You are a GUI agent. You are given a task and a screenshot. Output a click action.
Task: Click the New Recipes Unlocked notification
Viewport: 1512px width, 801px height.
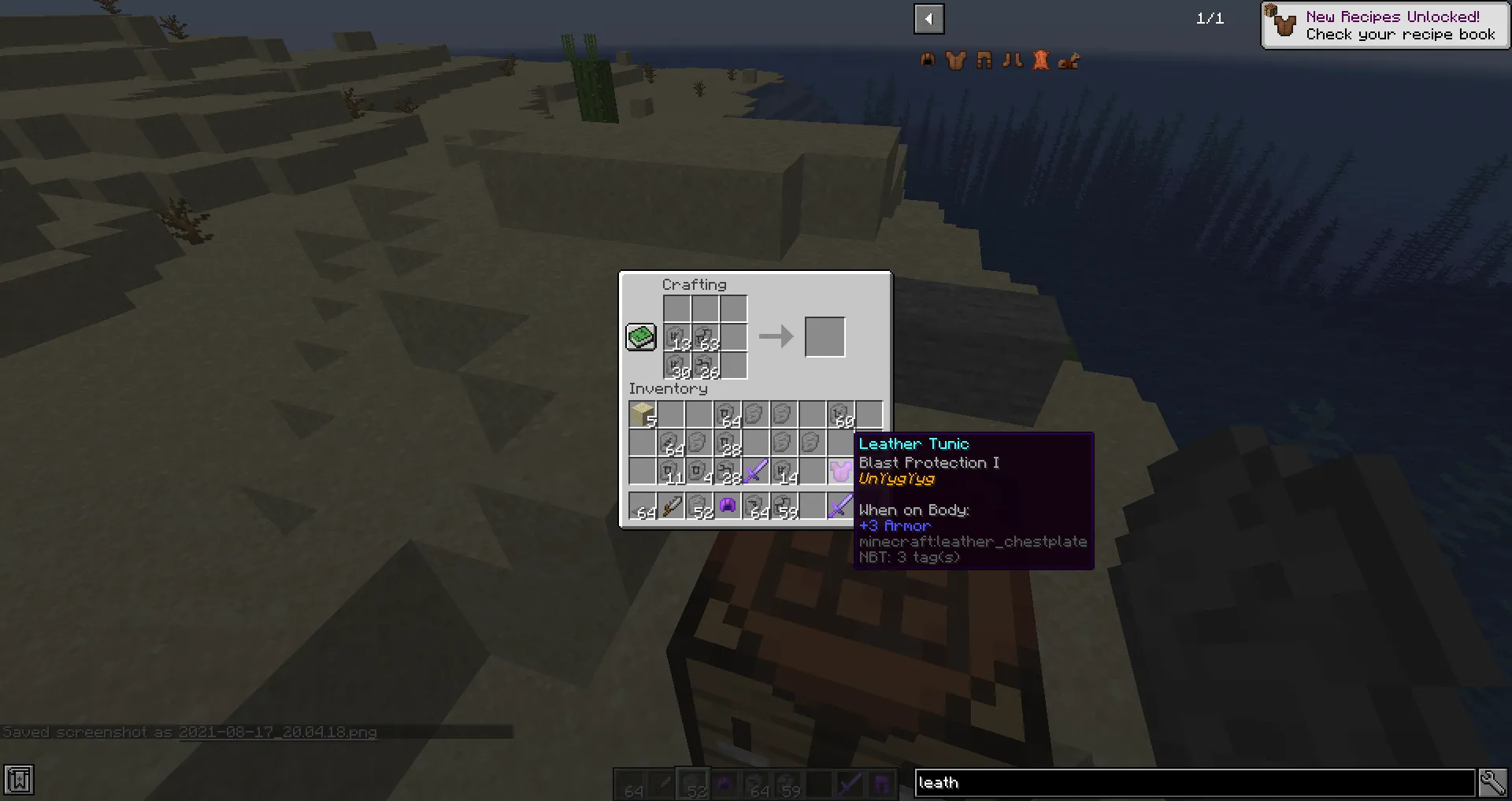click(x=1384, y=25)
